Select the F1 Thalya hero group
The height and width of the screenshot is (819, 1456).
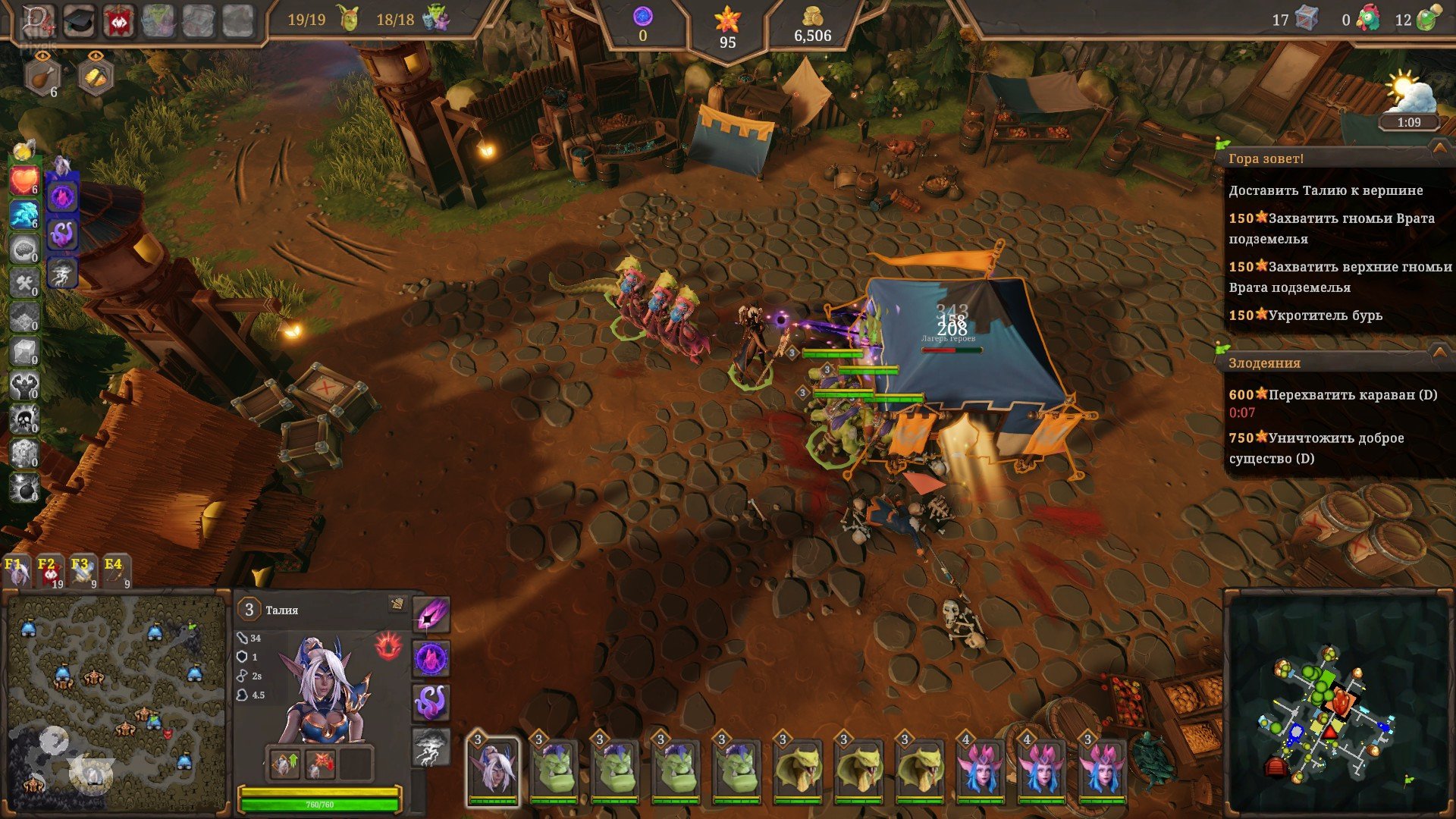[x=17, y=573]
